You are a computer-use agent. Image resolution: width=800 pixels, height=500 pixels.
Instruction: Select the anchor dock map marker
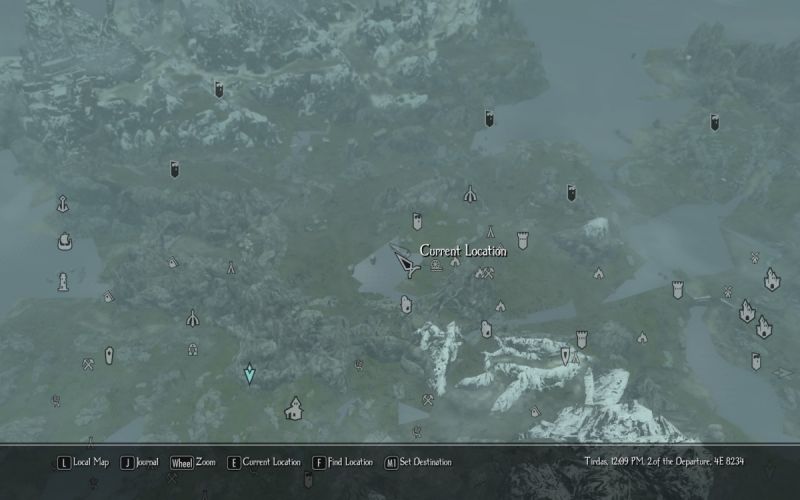(63, 203)
